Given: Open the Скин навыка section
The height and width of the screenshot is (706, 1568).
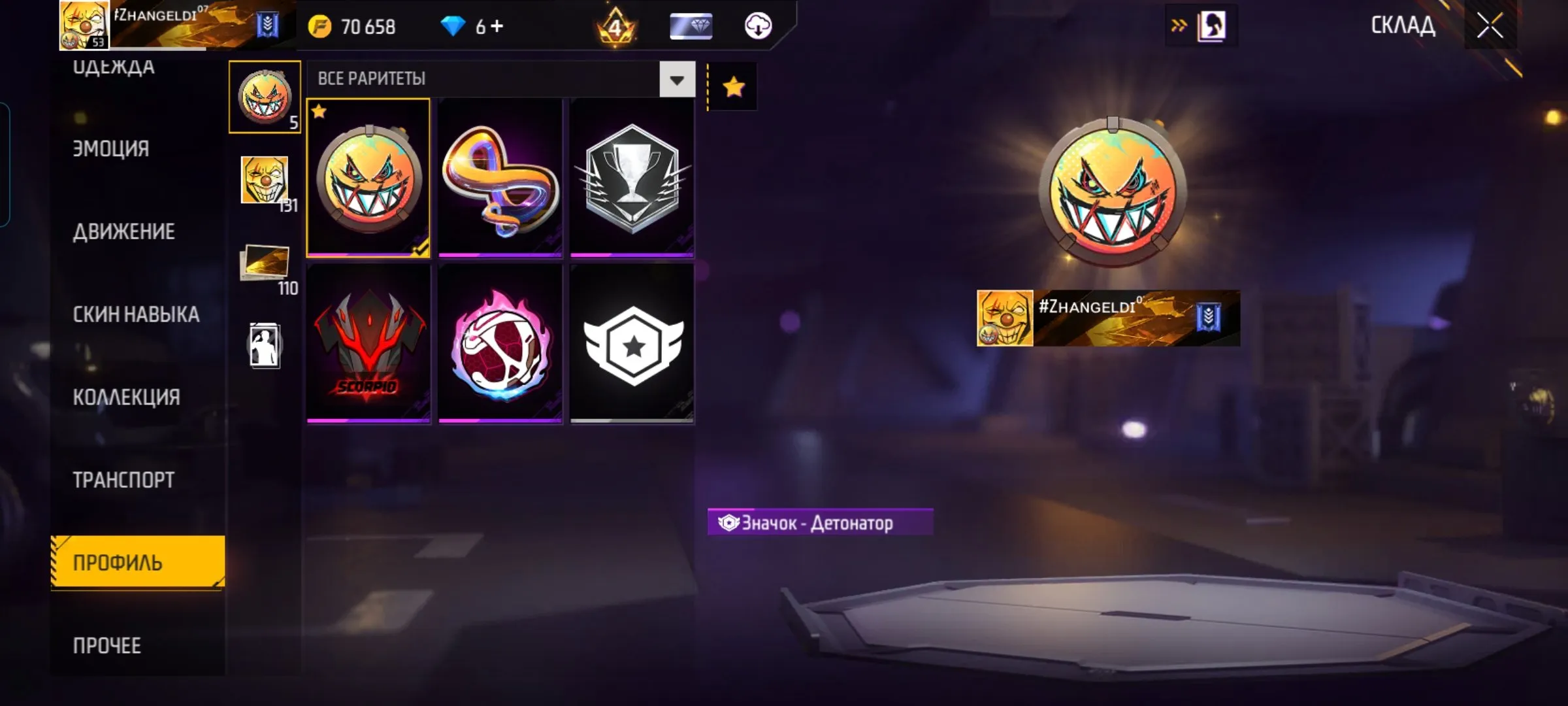Looking at the screenshot, I should 136,314.
